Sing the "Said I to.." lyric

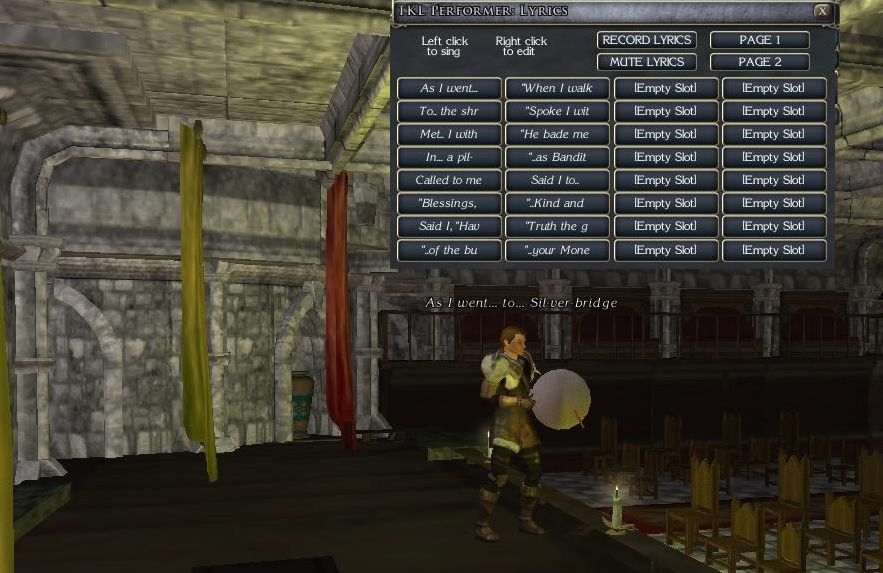tap(557, 180)
